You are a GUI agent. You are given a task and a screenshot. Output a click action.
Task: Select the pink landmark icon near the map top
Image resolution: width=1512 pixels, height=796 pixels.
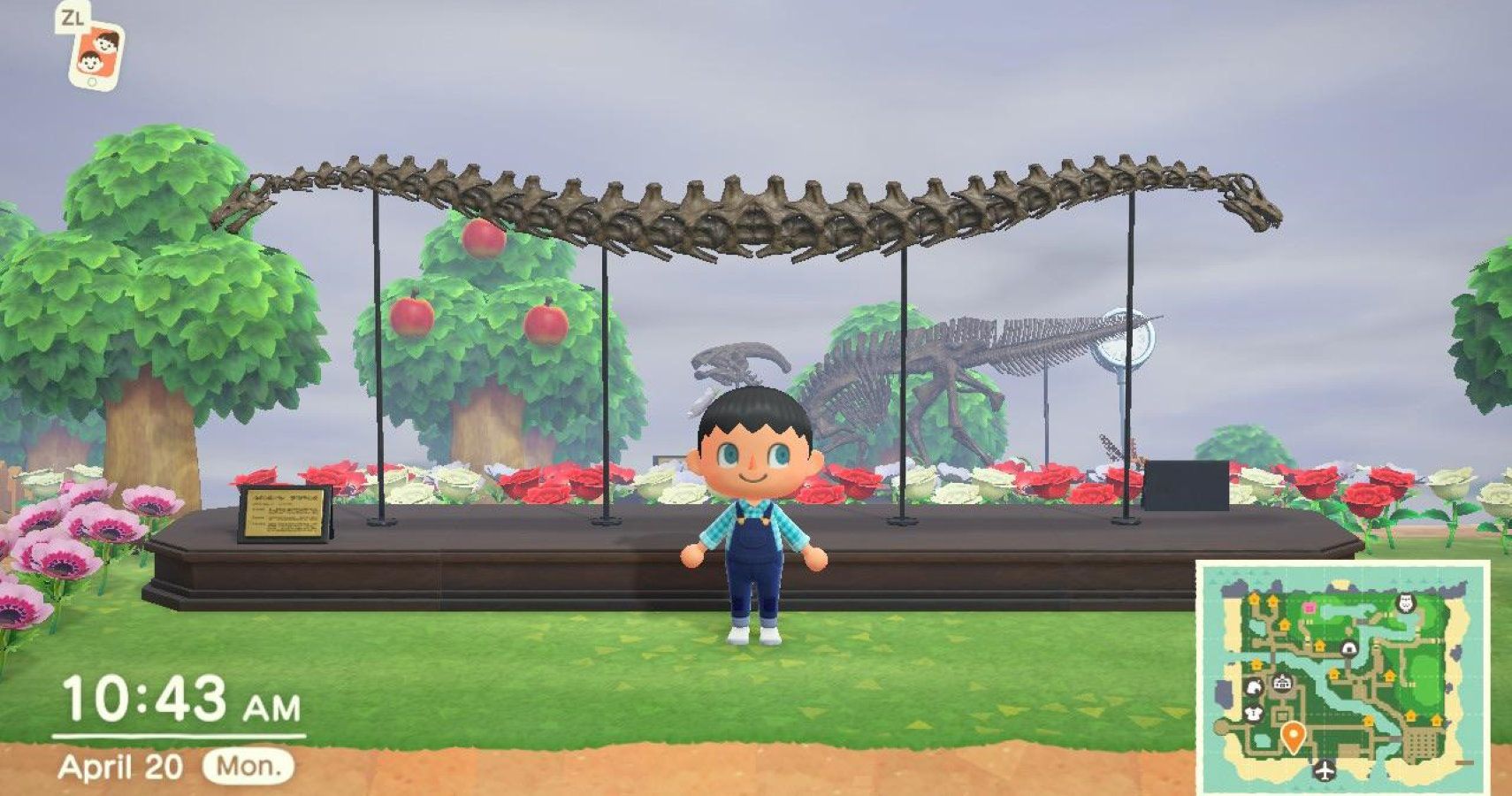pos(1310,607)
